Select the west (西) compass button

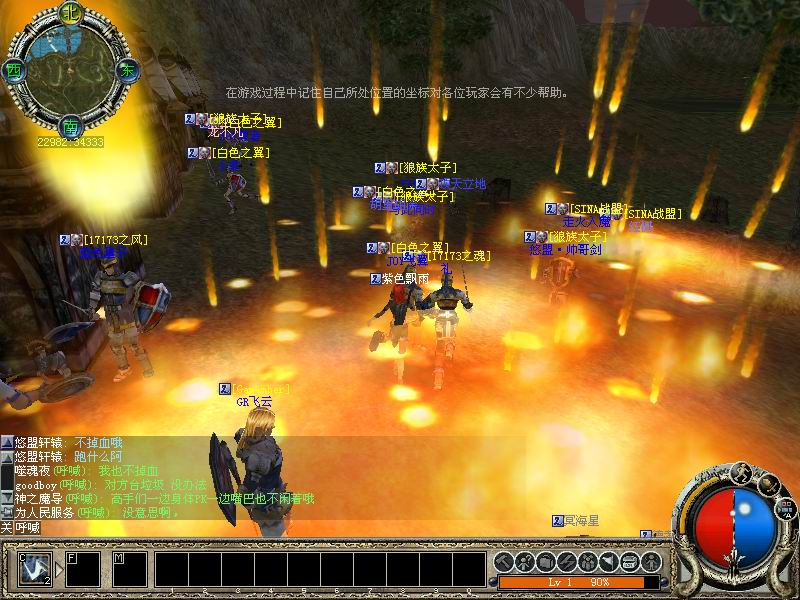pos(13,71)
